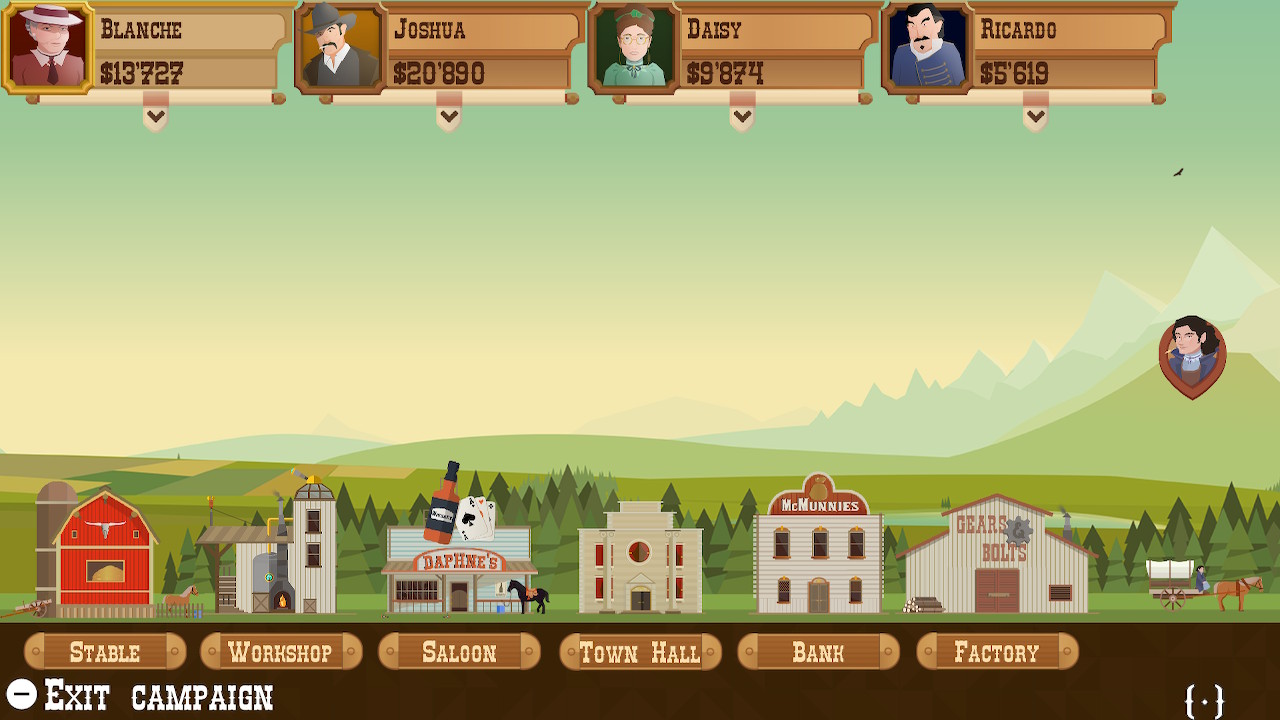
Task: Open the Bank
Action: pos(818,653)
